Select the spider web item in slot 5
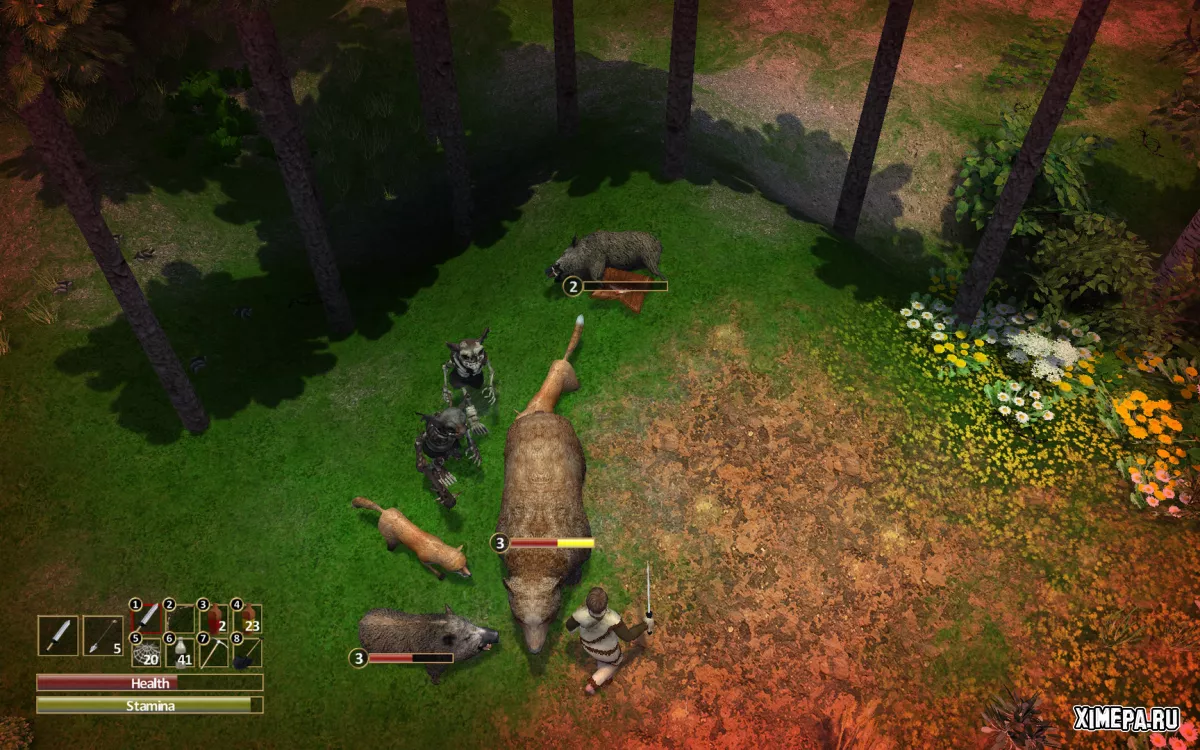The width and height of the screenshot is (1200, 750). coord(148,652)
